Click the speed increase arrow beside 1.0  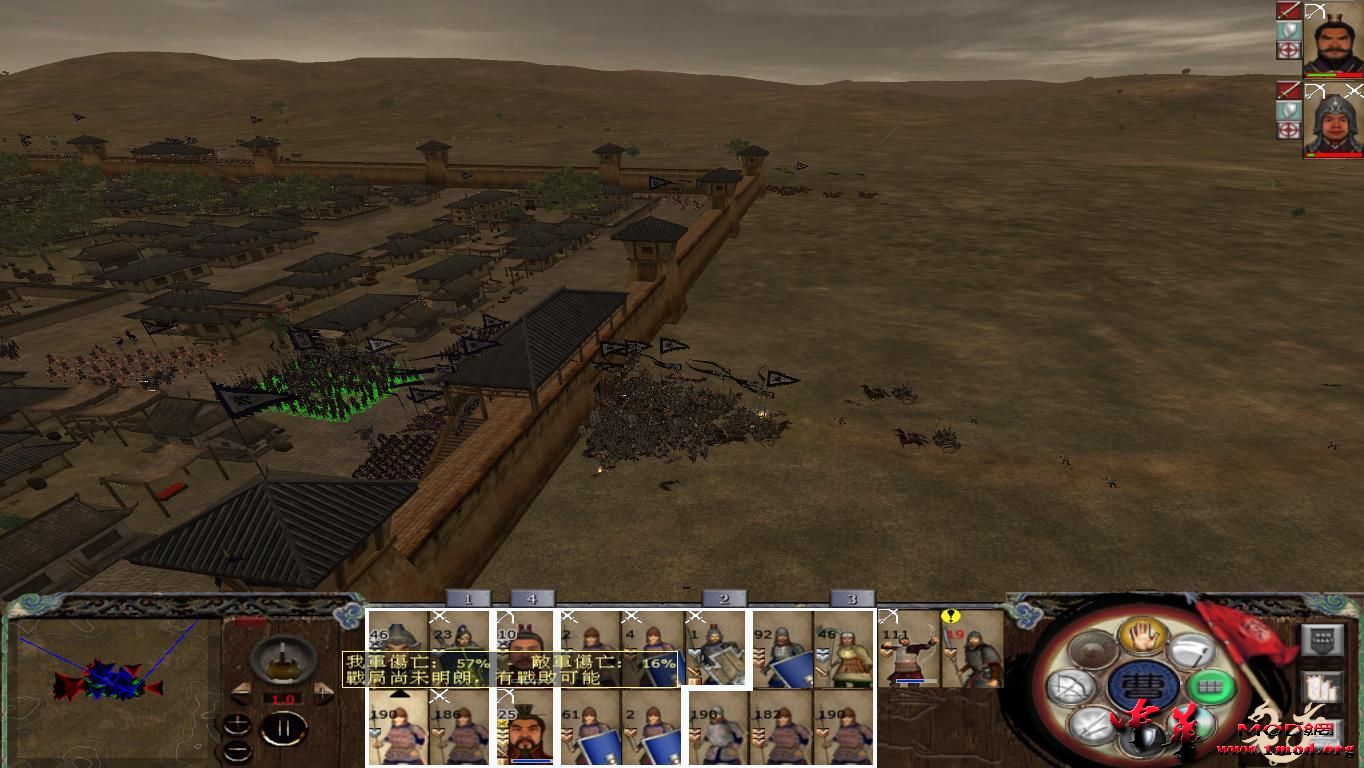click(322, 695)
